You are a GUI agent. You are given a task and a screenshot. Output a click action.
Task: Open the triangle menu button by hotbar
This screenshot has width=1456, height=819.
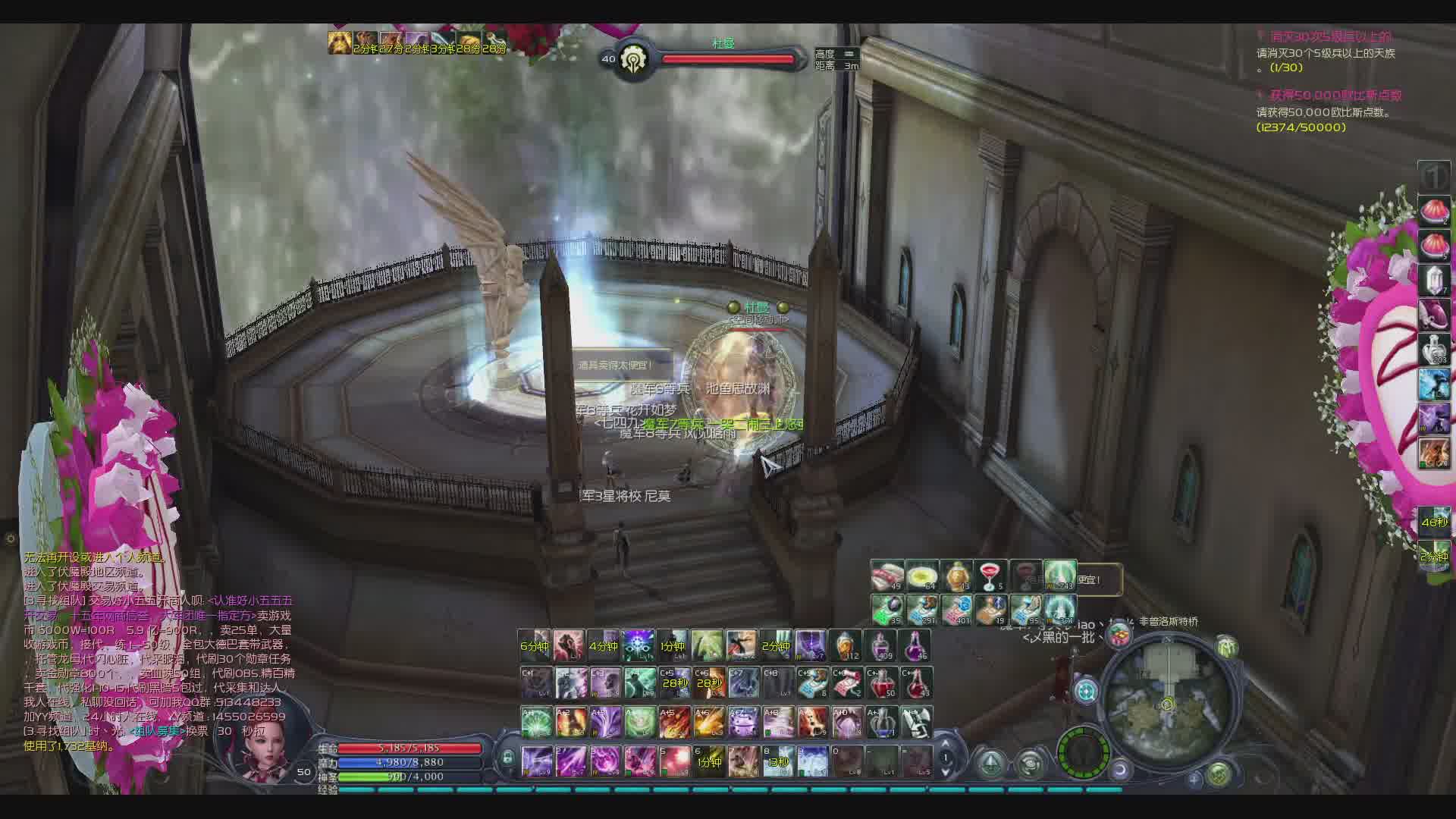click(990, 762)
